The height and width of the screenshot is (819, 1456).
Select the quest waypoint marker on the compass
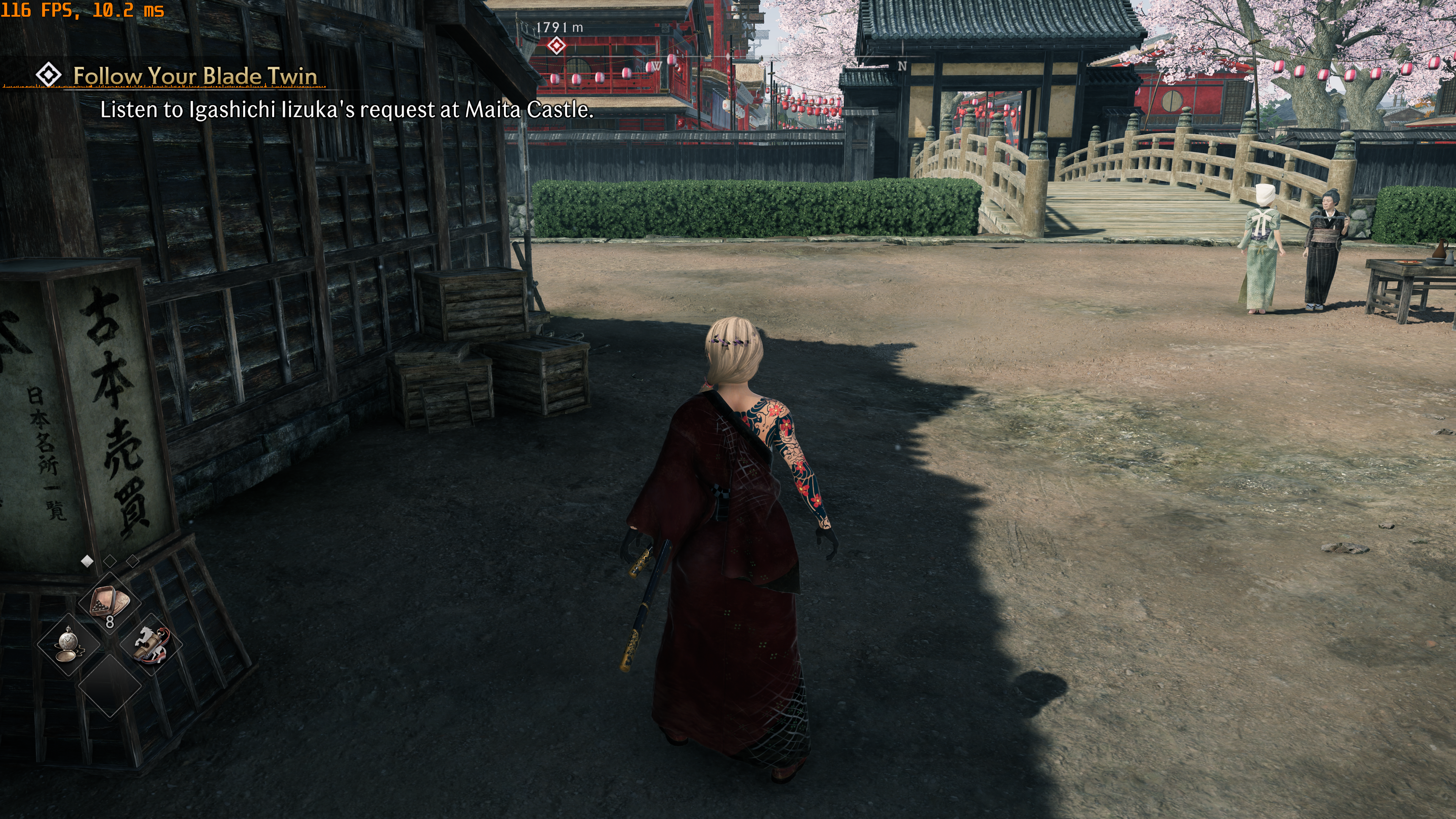tap(557, 45)
